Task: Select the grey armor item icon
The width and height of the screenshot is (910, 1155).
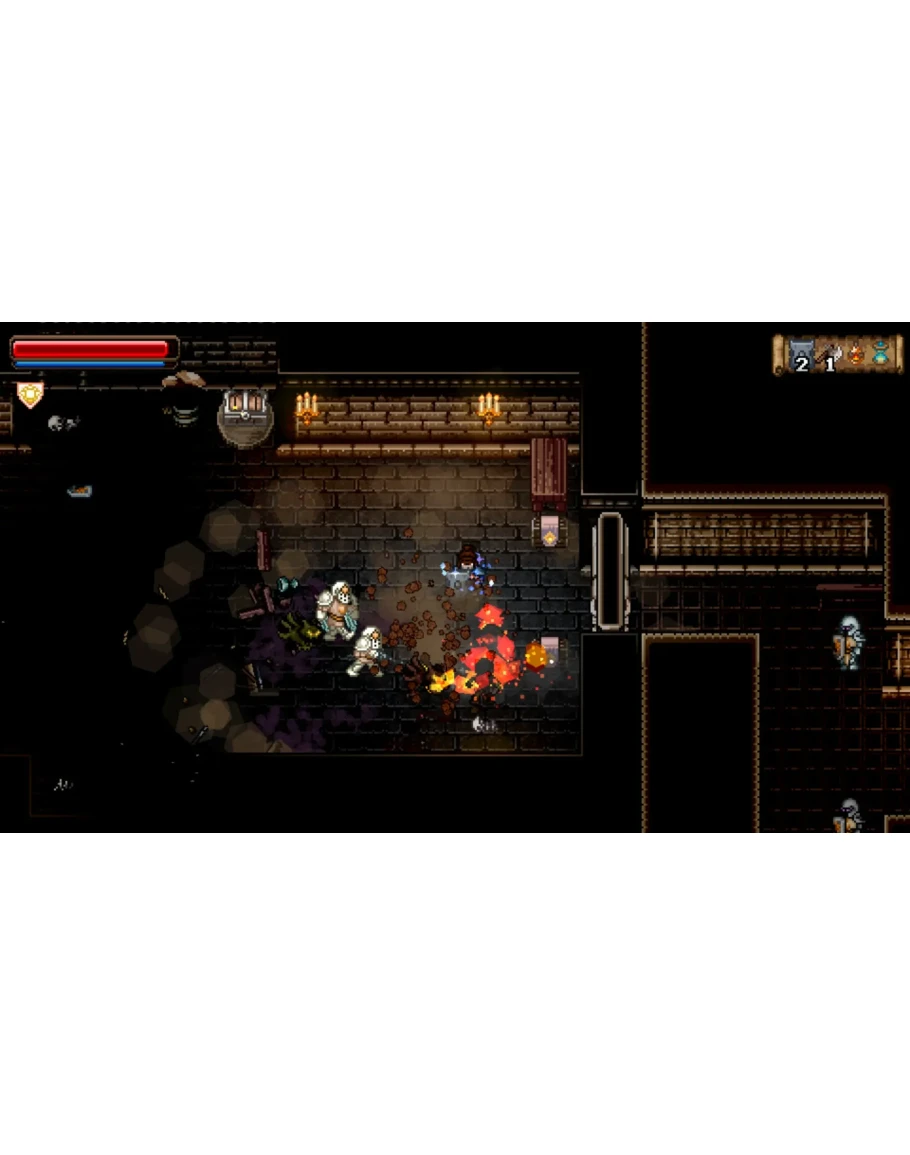Action: pyautogui.click(x=800, y=354)
